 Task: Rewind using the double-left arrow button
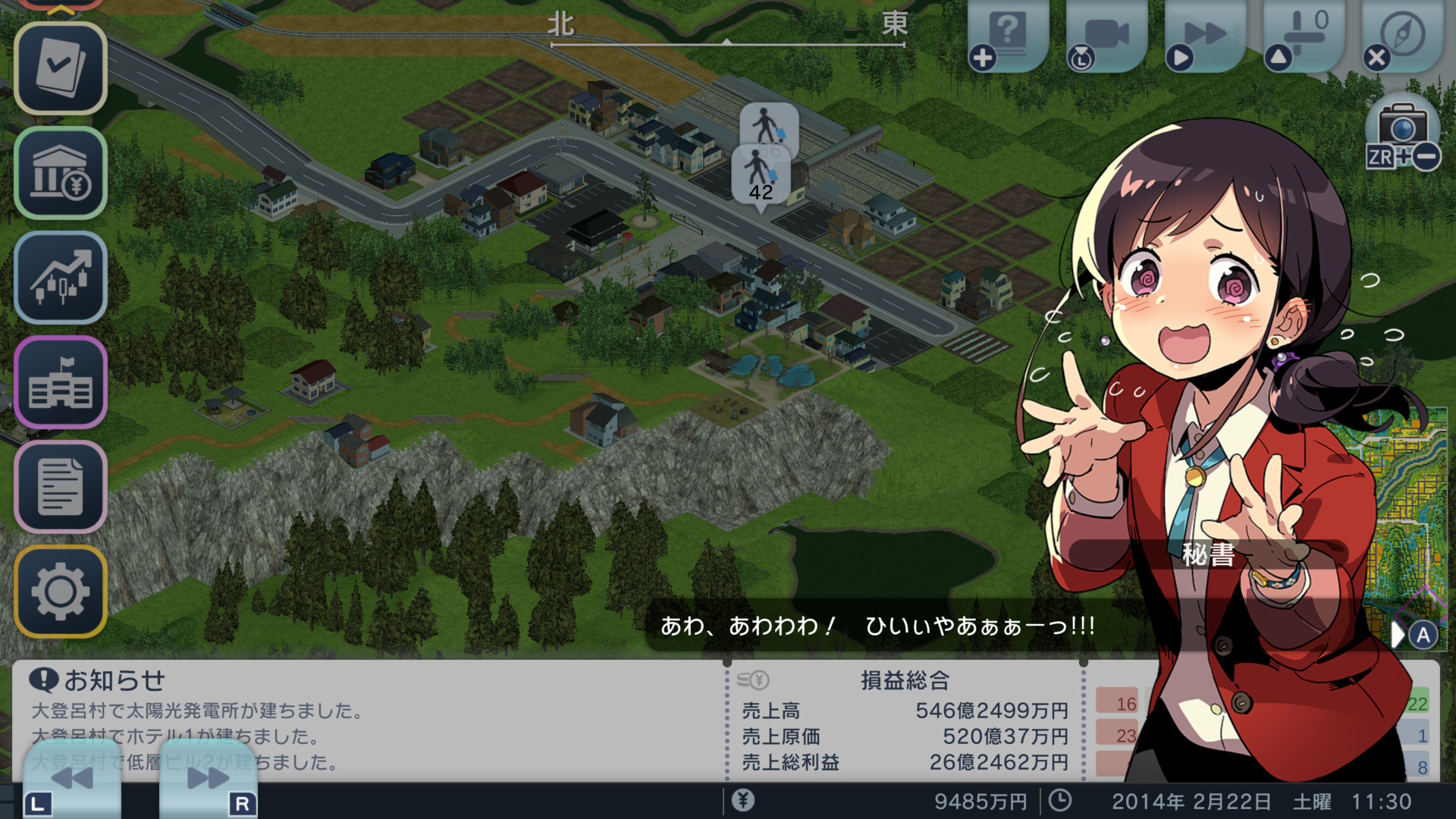point(71,778)
